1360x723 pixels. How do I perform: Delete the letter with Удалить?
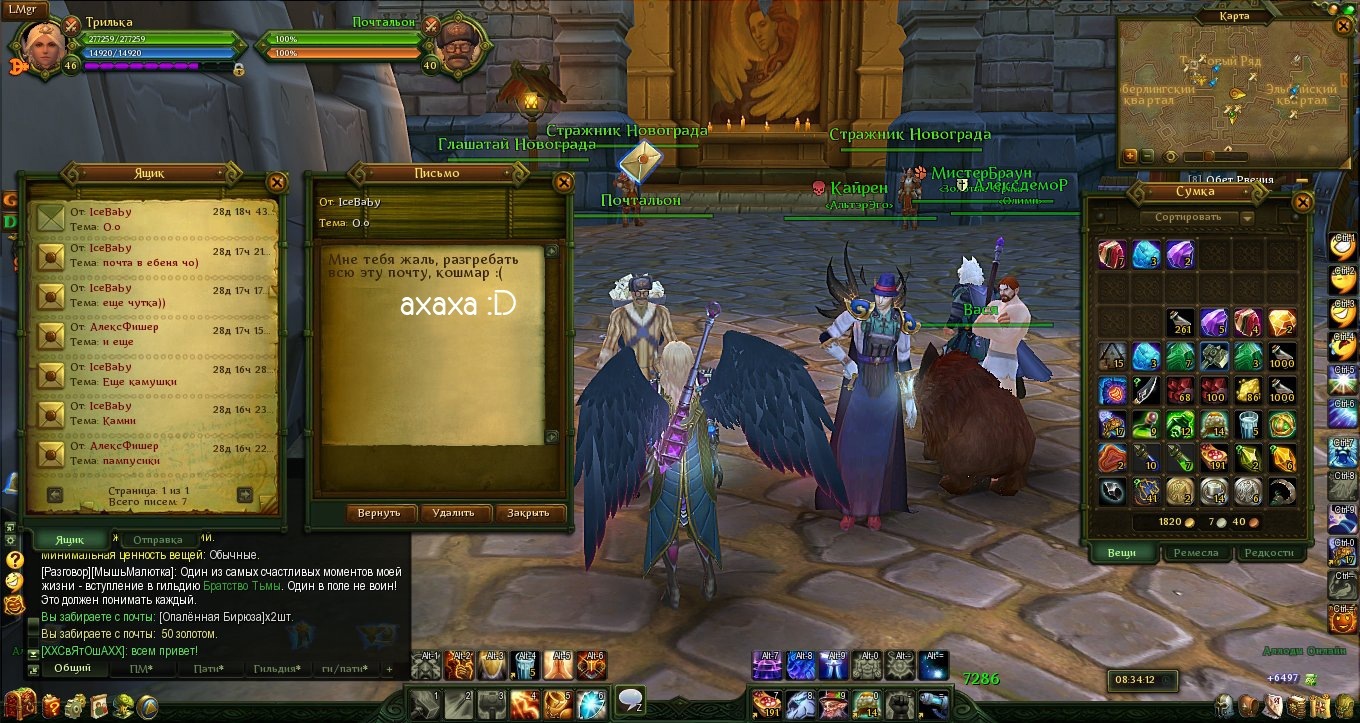click(453, 513)
